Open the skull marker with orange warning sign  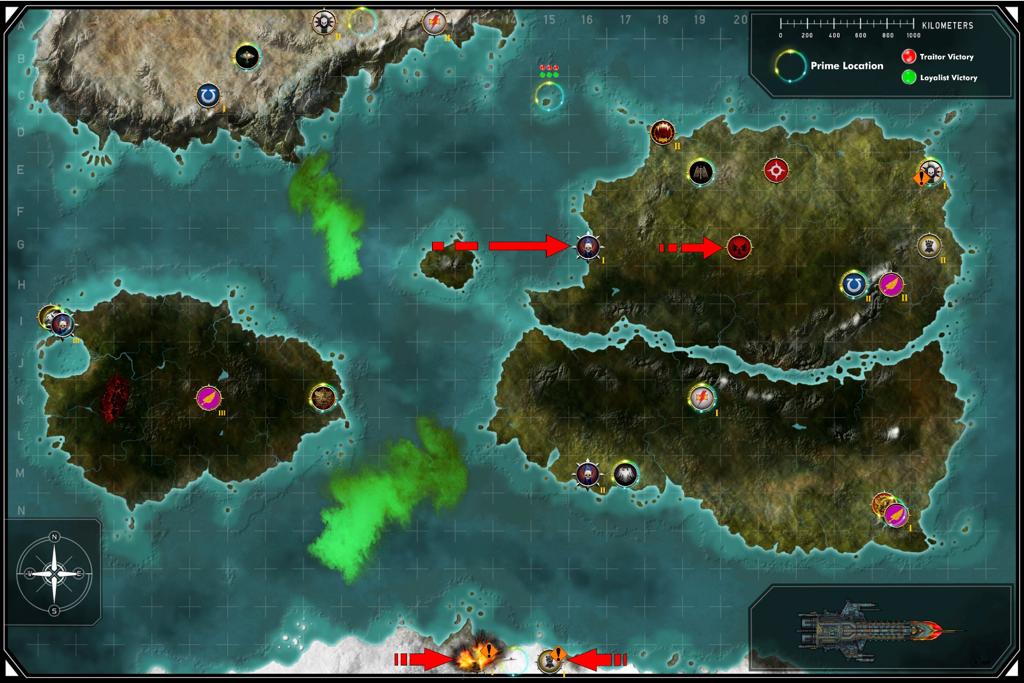[930, 171]
